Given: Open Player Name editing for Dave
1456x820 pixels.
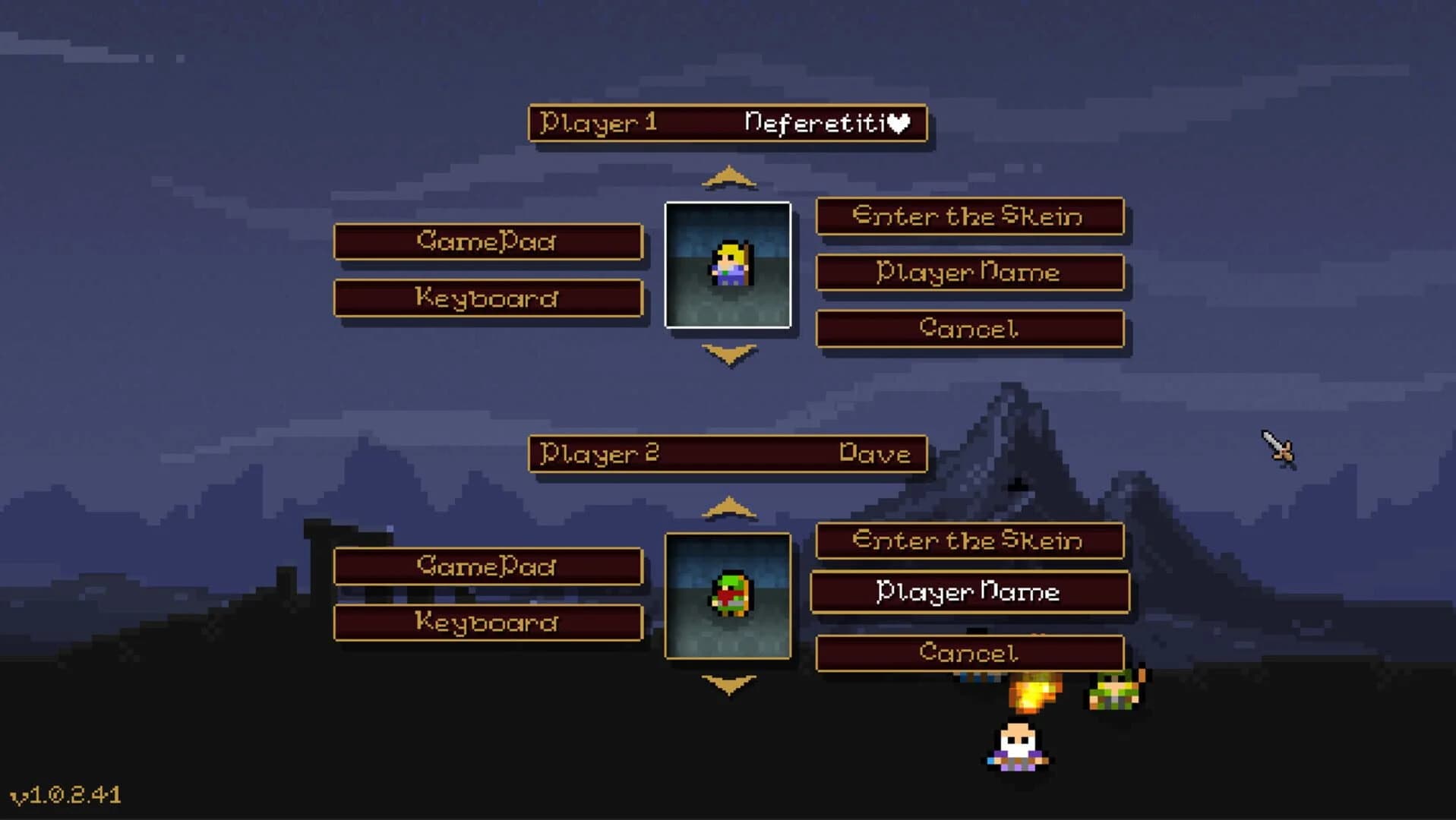Looking at the screenshot, I should (969, 592).
